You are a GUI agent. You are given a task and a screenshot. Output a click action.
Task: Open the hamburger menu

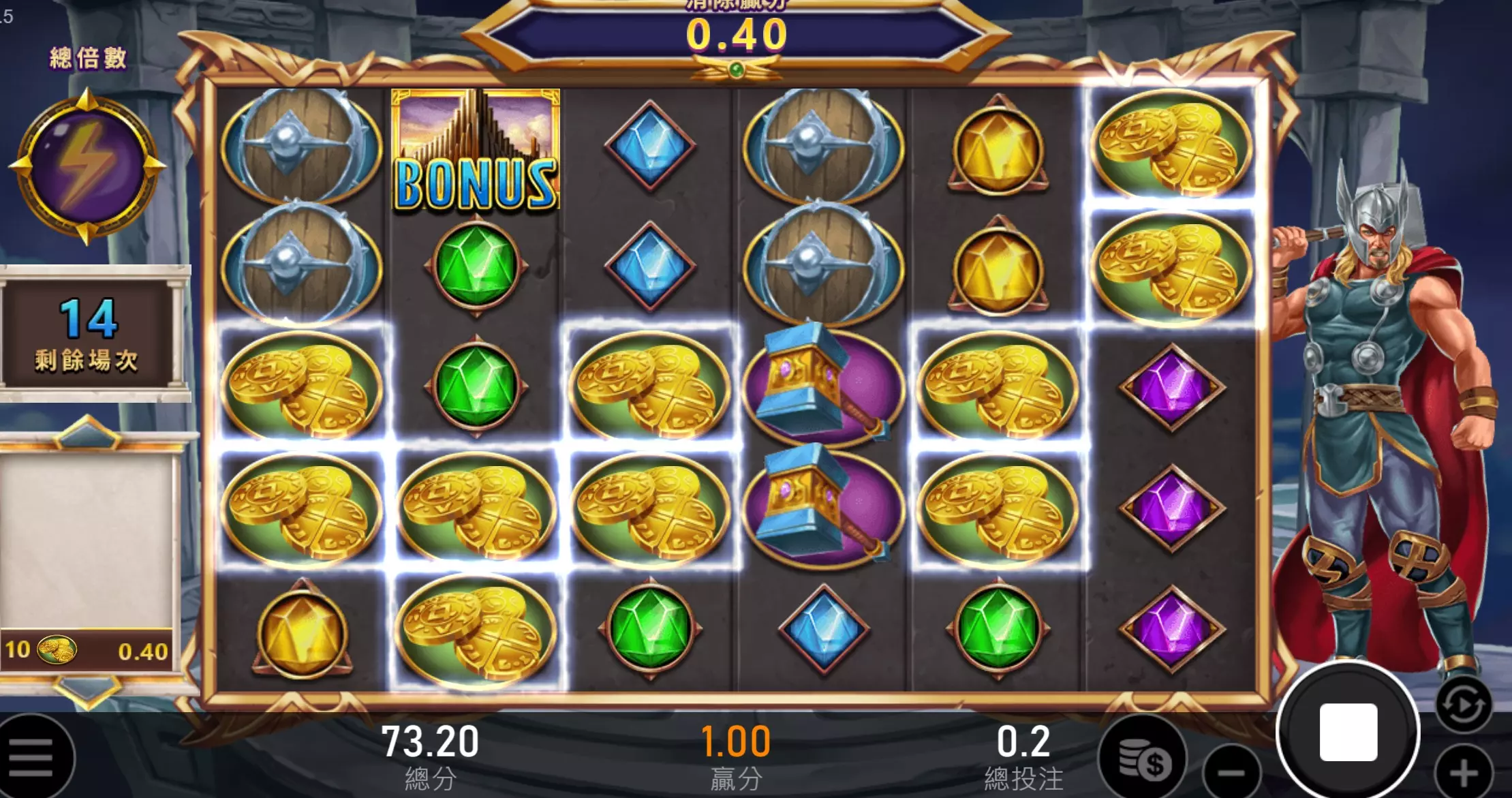coord(31,758)
